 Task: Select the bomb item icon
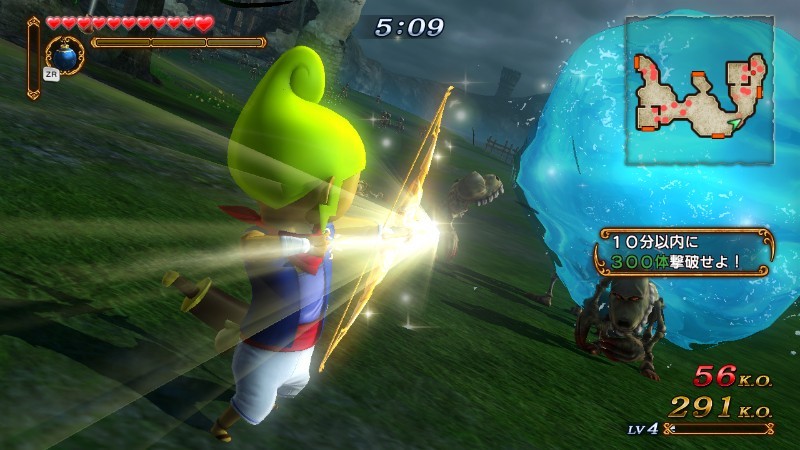66,52
